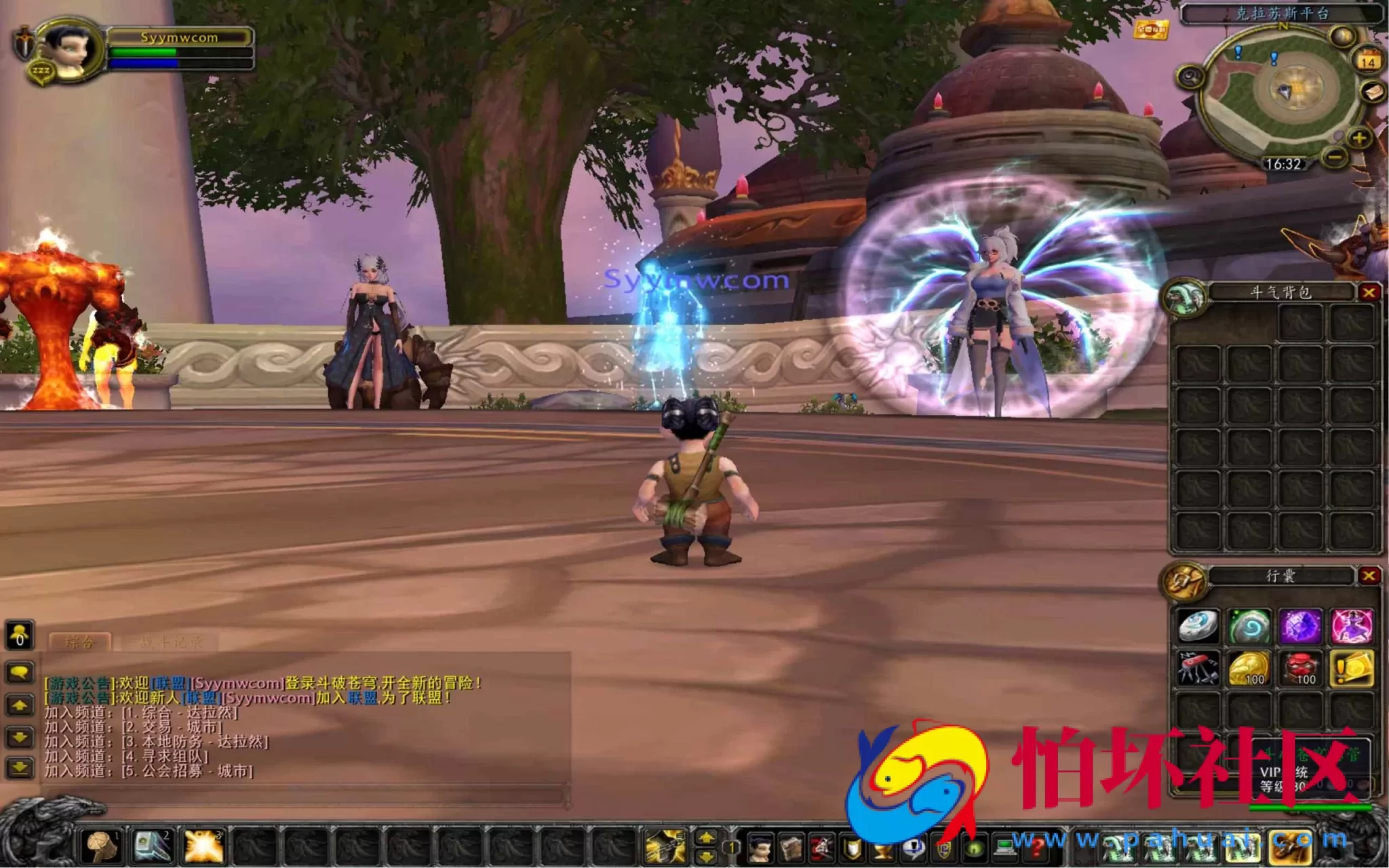Open the golden achievements cup icon
This screenshot has height=868, width=1389.
coord(883,849)
